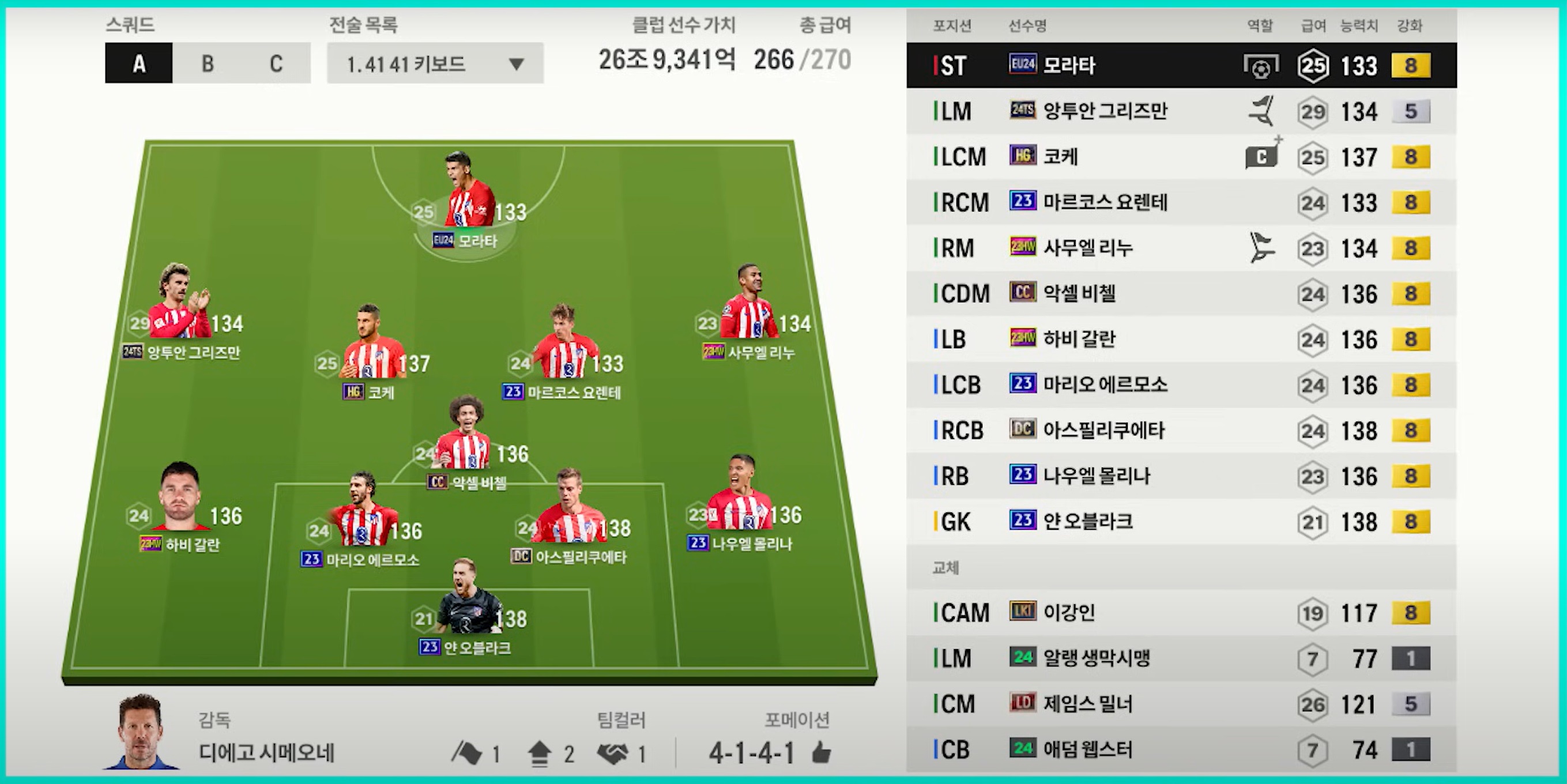
Task: Switch to squad tab C
Action: (276, 63)
